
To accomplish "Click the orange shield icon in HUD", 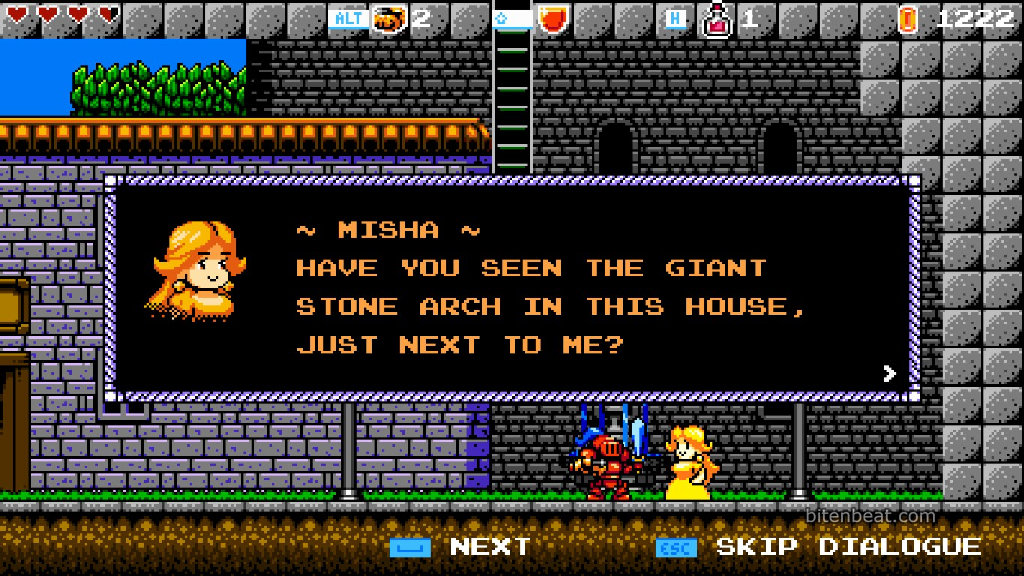I will (552, 18).
